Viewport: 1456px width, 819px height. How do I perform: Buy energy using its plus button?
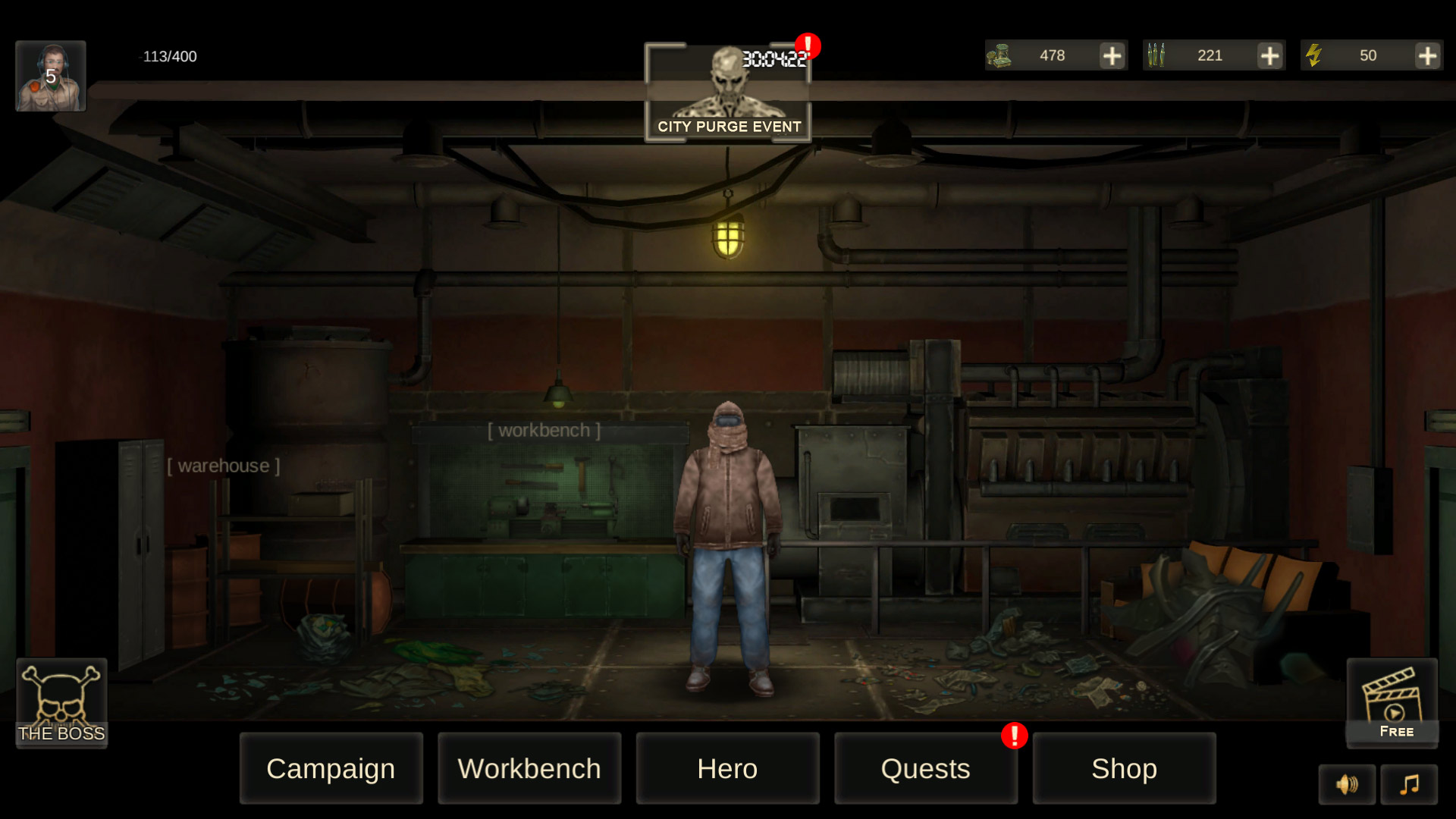pos(1426,55)
